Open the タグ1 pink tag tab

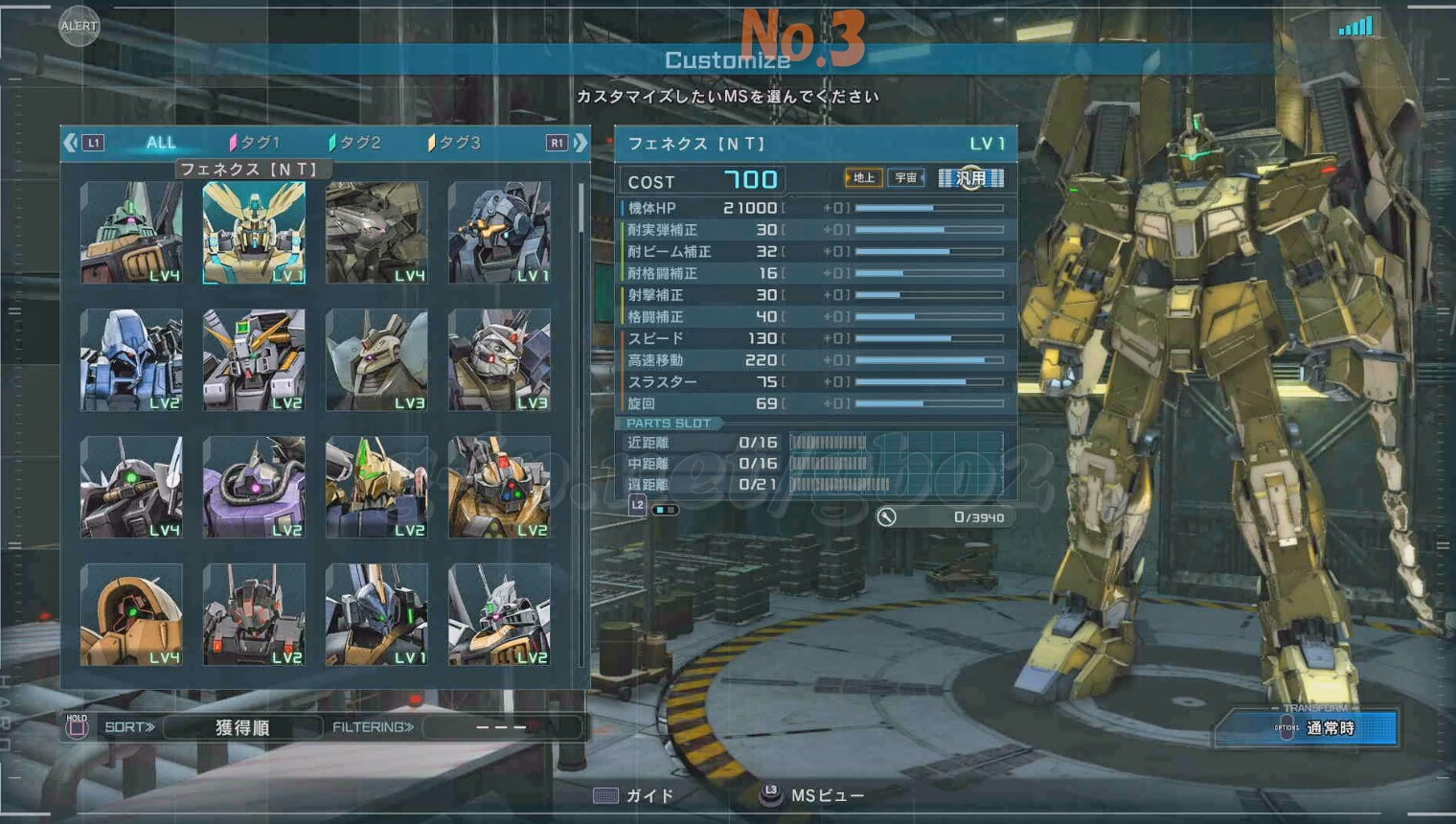(x=255, y=143)
